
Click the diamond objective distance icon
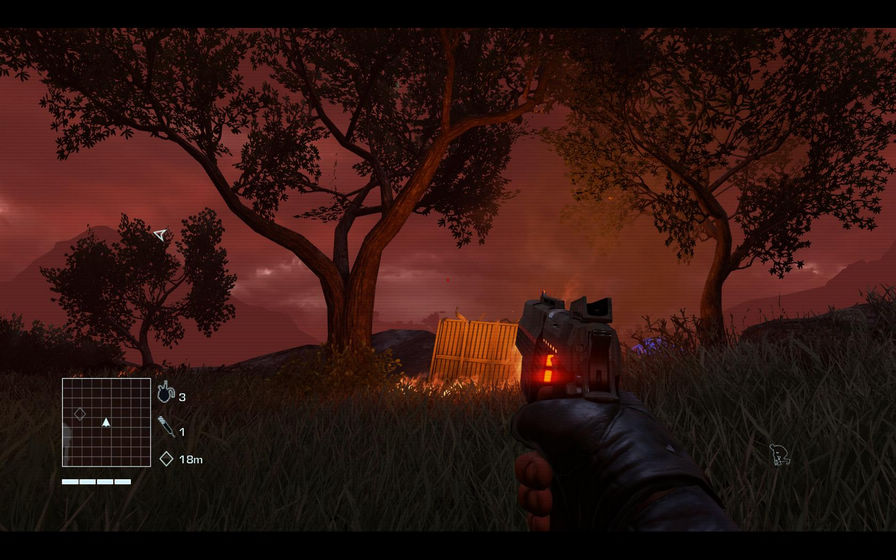[166, 459]
